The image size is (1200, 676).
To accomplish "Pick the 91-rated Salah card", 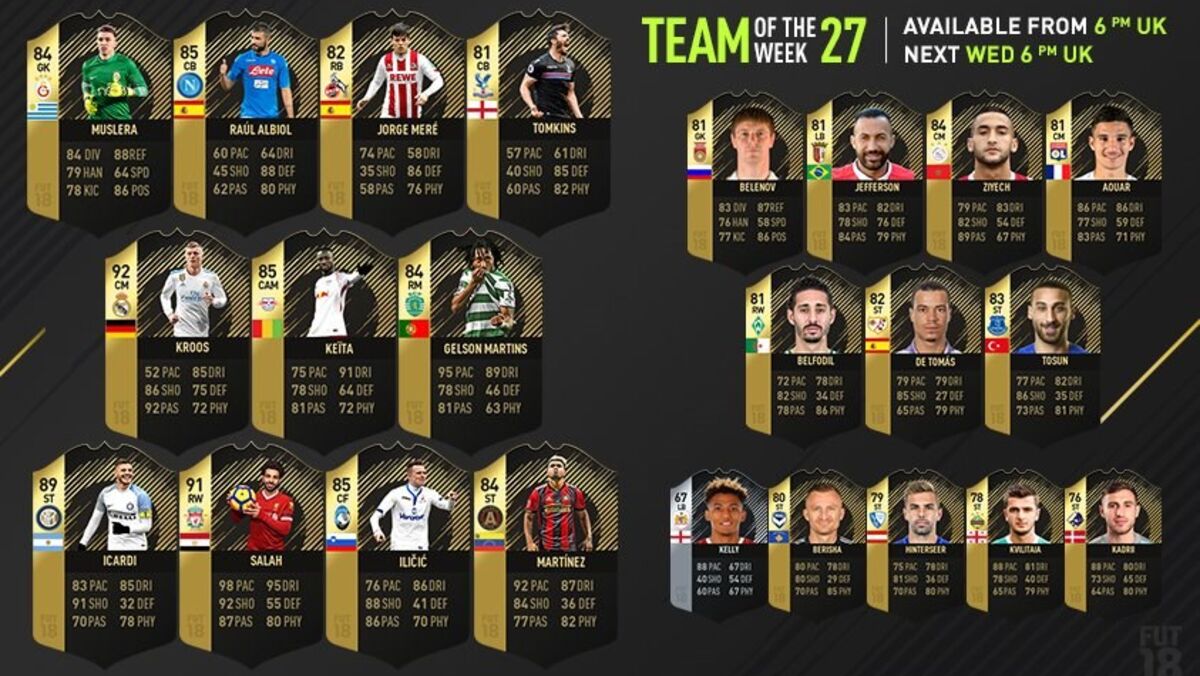I will (252, 550).
